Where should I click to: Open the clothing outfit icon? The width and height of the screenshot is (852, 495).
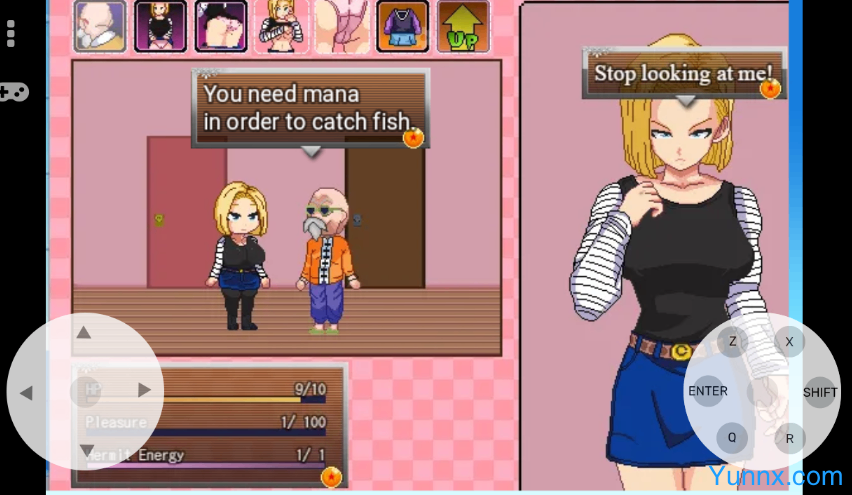[x=402, y=26]
